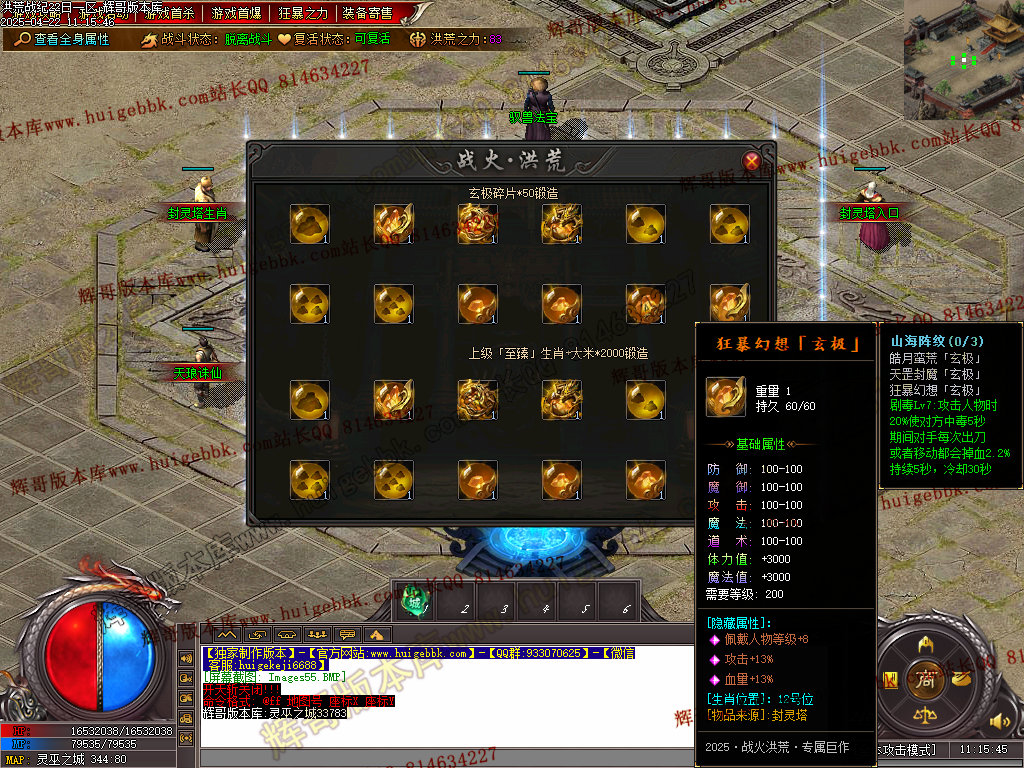The image size is (1024, 768).
Task: Open the 游戏首爆 menu tab
Action: click(237, 13)
